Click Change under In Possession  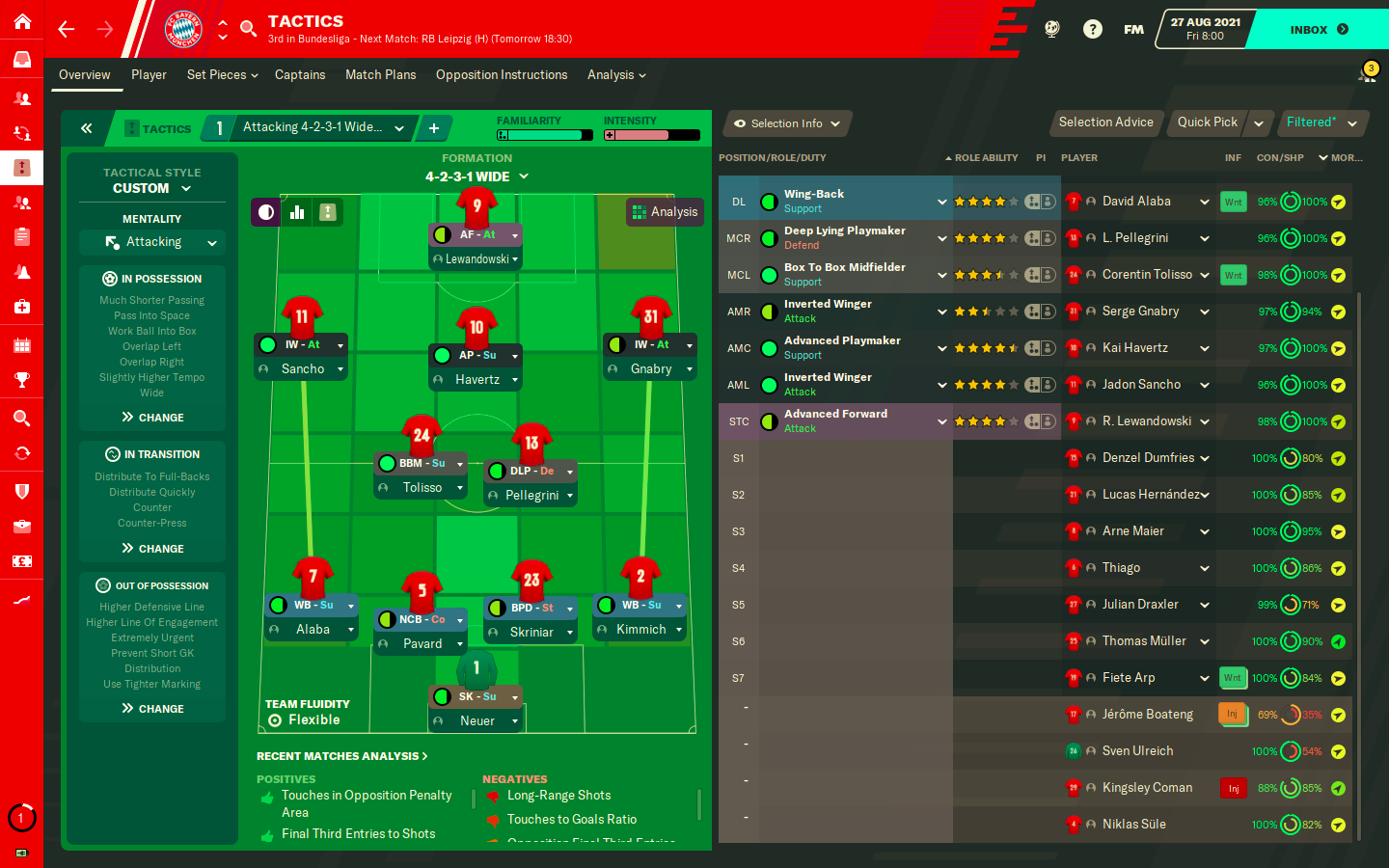152,418
